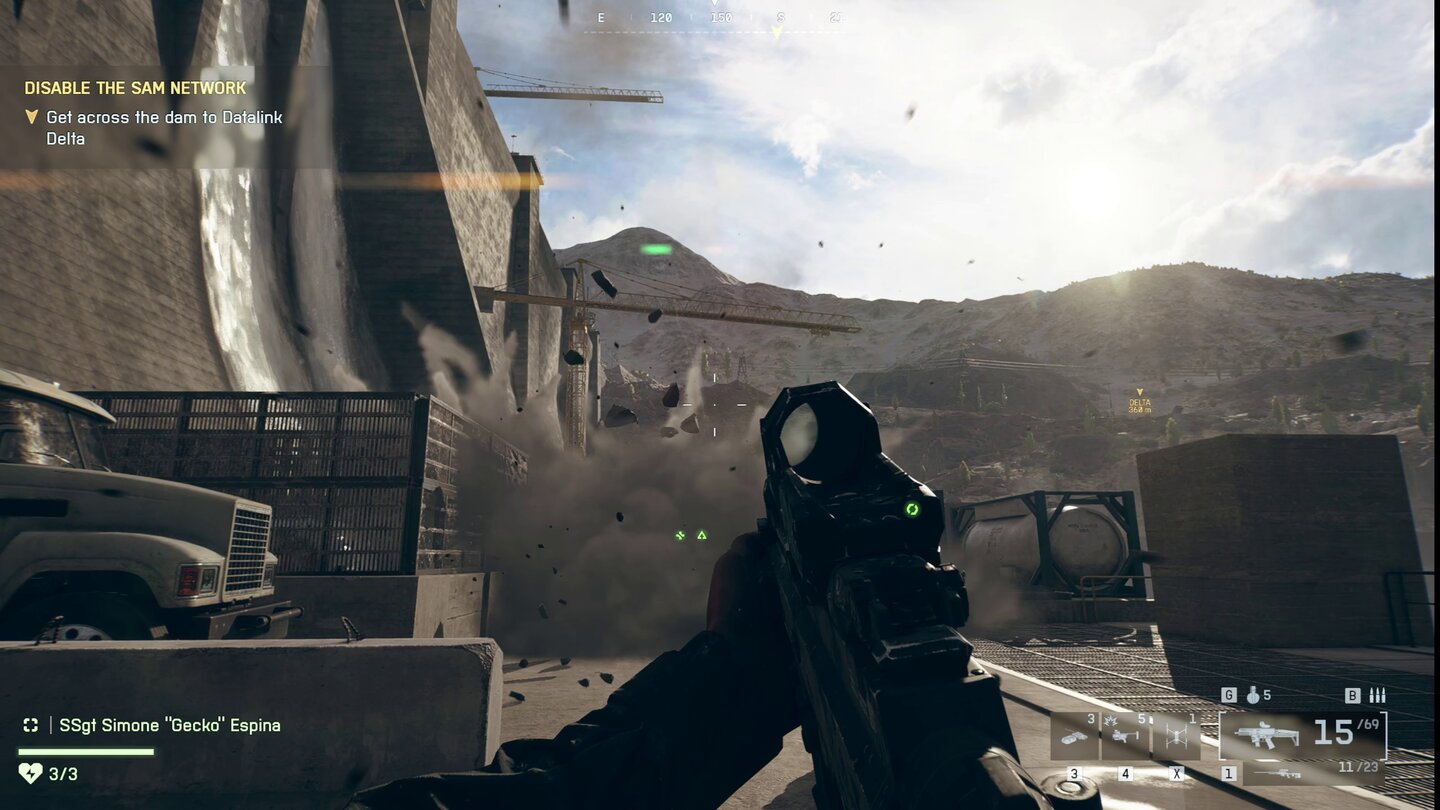Toggle the green status dot on the holographic sight
This screenshot has height=810, width=1440.
click(x=911, y=511)
